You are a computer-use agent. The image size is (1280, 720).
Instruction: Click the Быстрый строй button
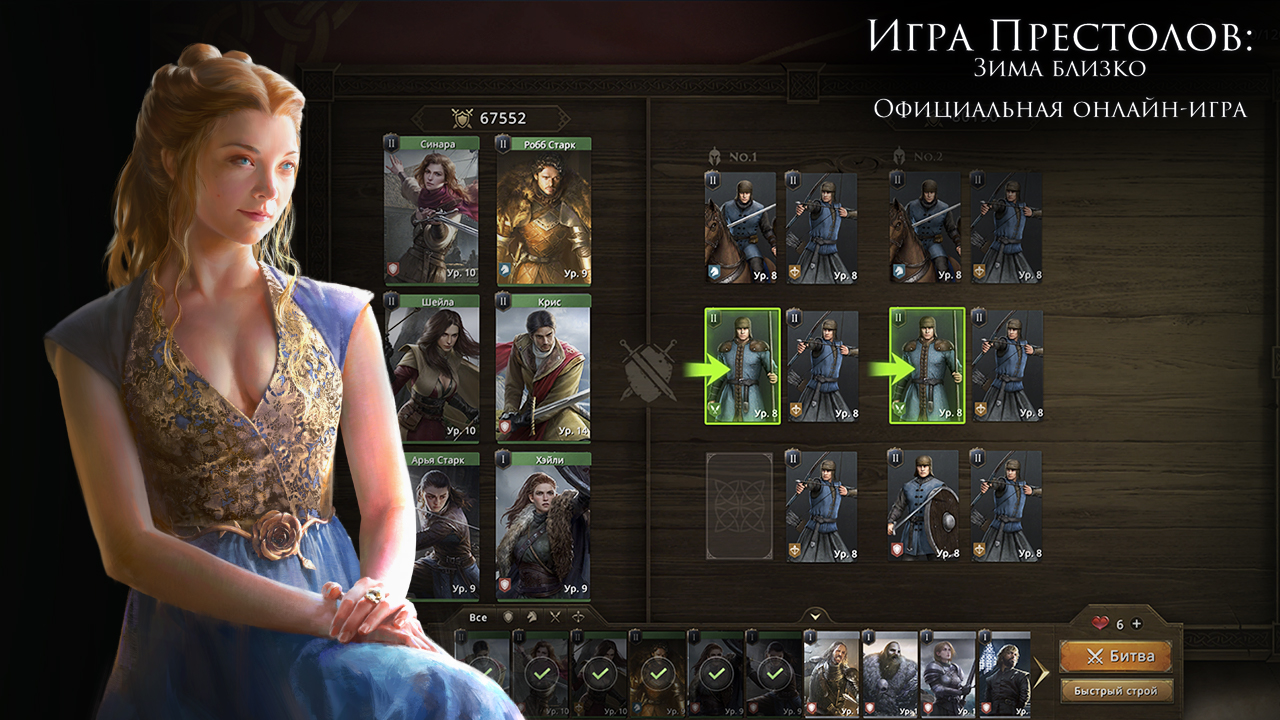(x=1118, y=690)
